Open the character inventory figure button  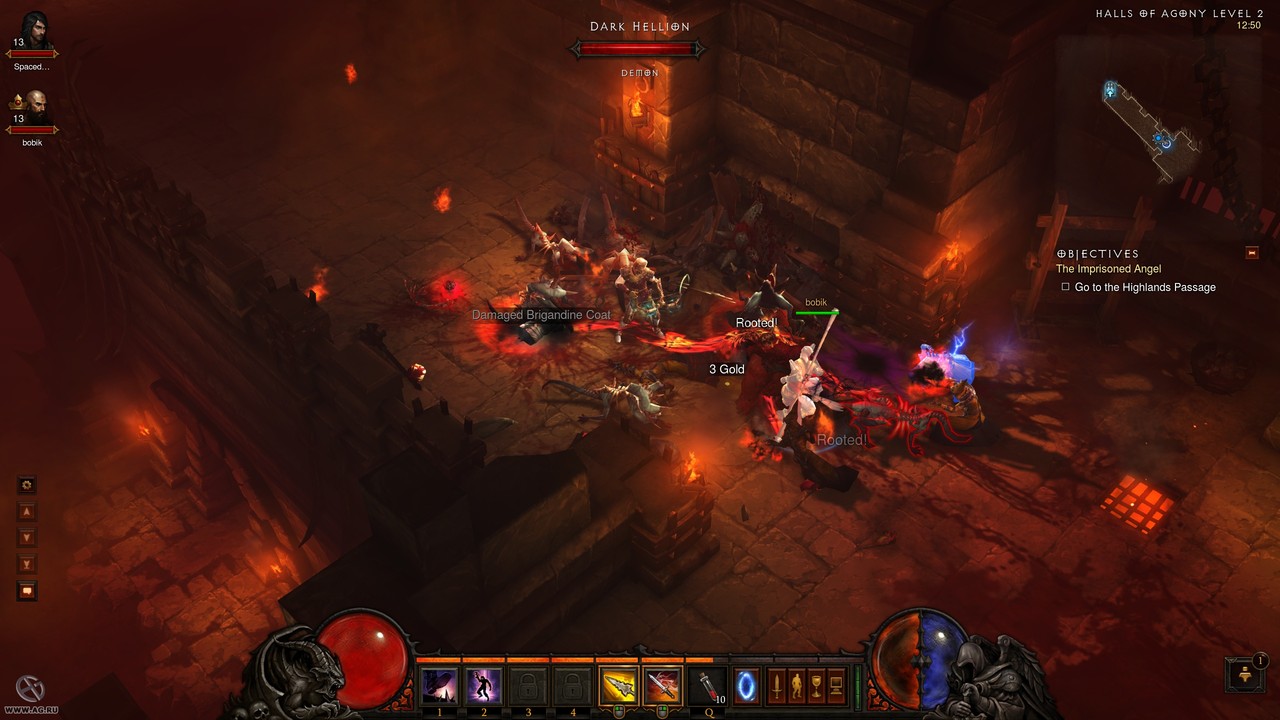[x=796, y=686]
